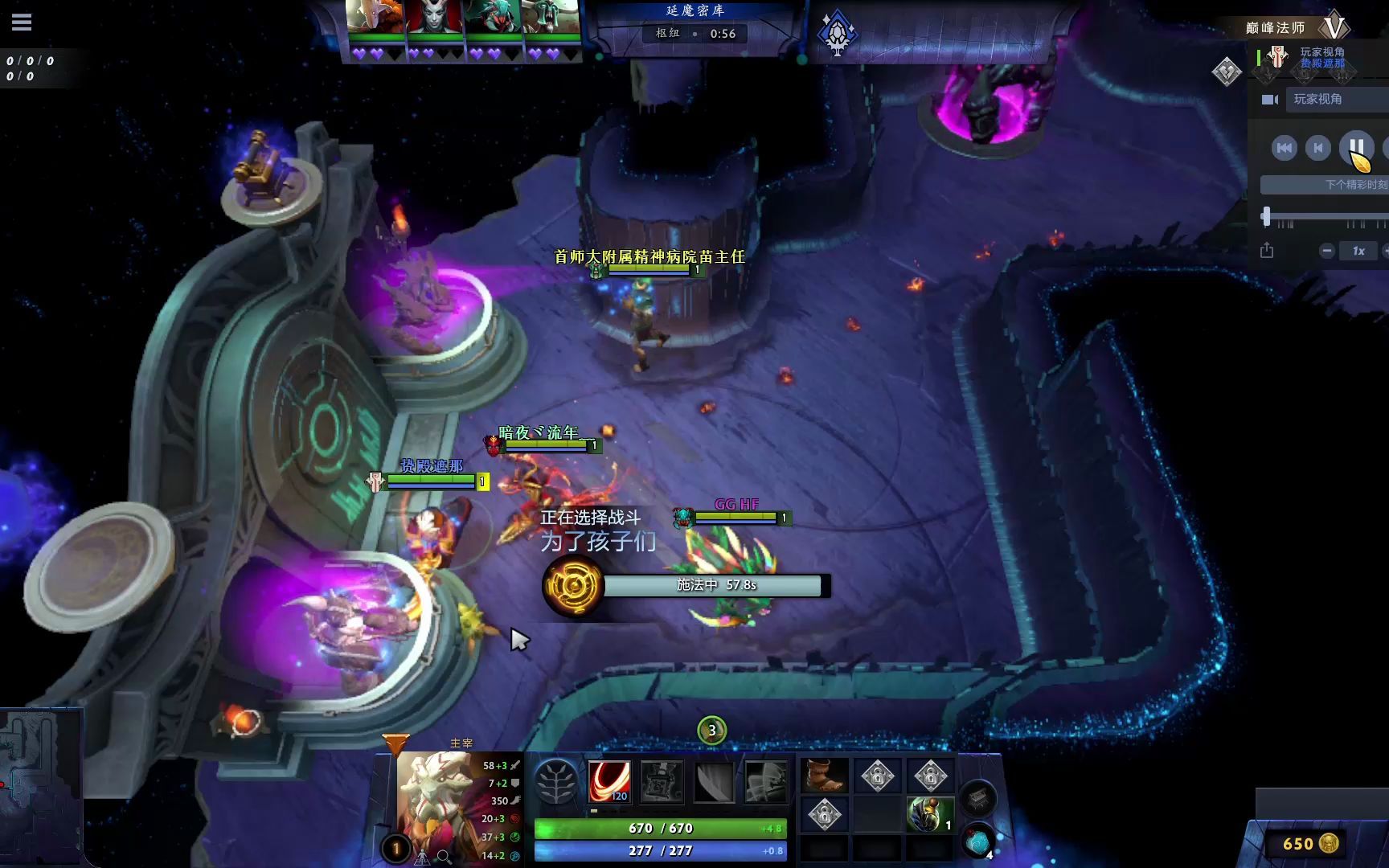This screenshot has height=868, width=1389.
Task: Pause the replay playback
Action: (1356, 147)
